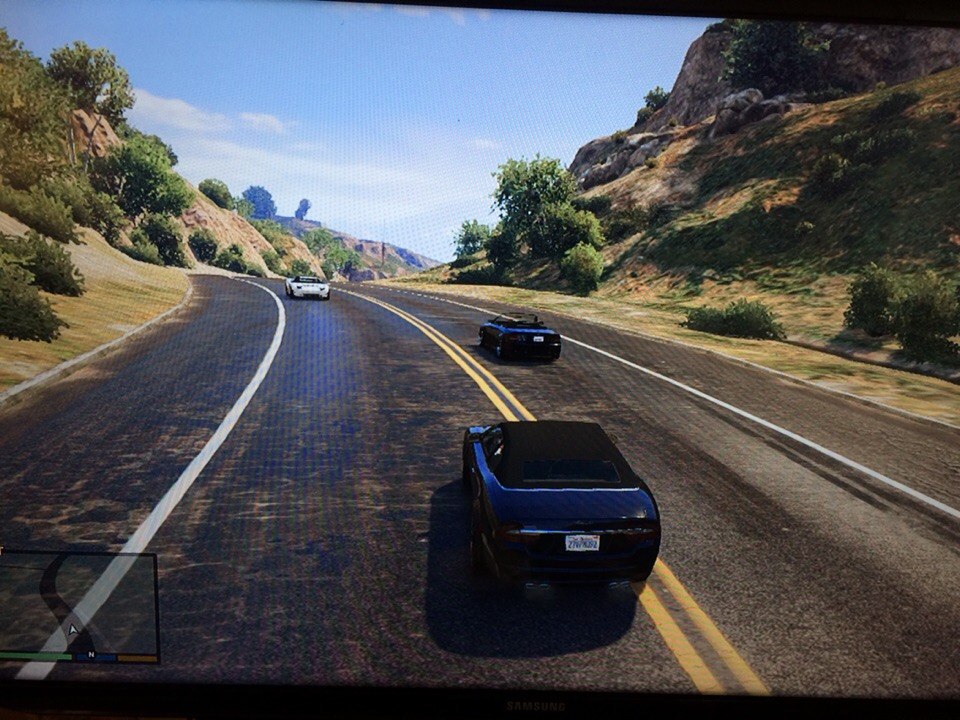Select the player arrow on the minimap
The width and height of the screenshot is (960, 720).
pos(72,630)
